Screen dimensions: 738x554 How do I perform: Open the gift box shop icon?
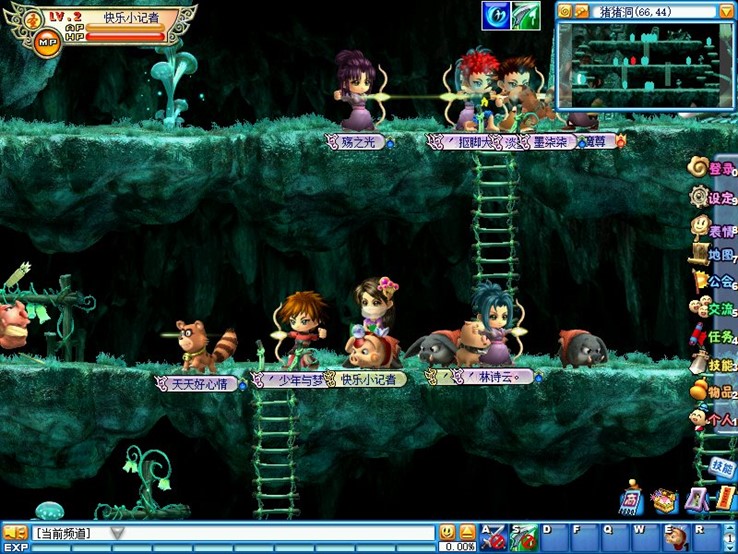coord(662,499)
